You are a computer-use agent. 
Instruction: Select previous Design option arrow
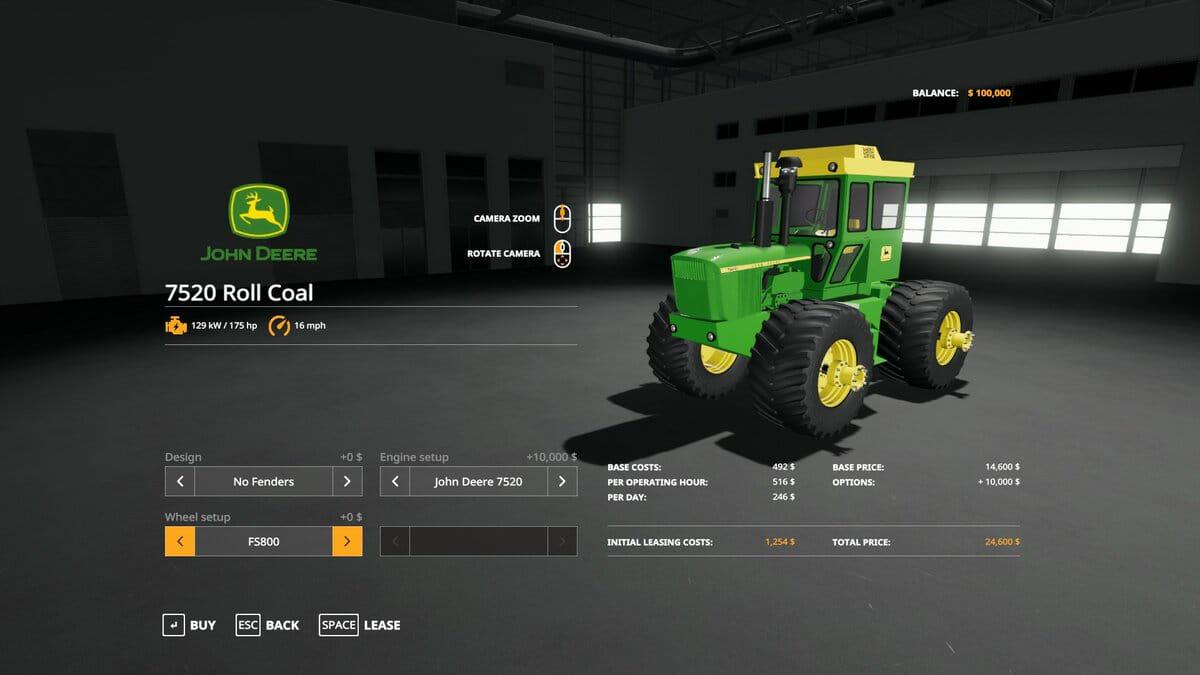point(180,481)
